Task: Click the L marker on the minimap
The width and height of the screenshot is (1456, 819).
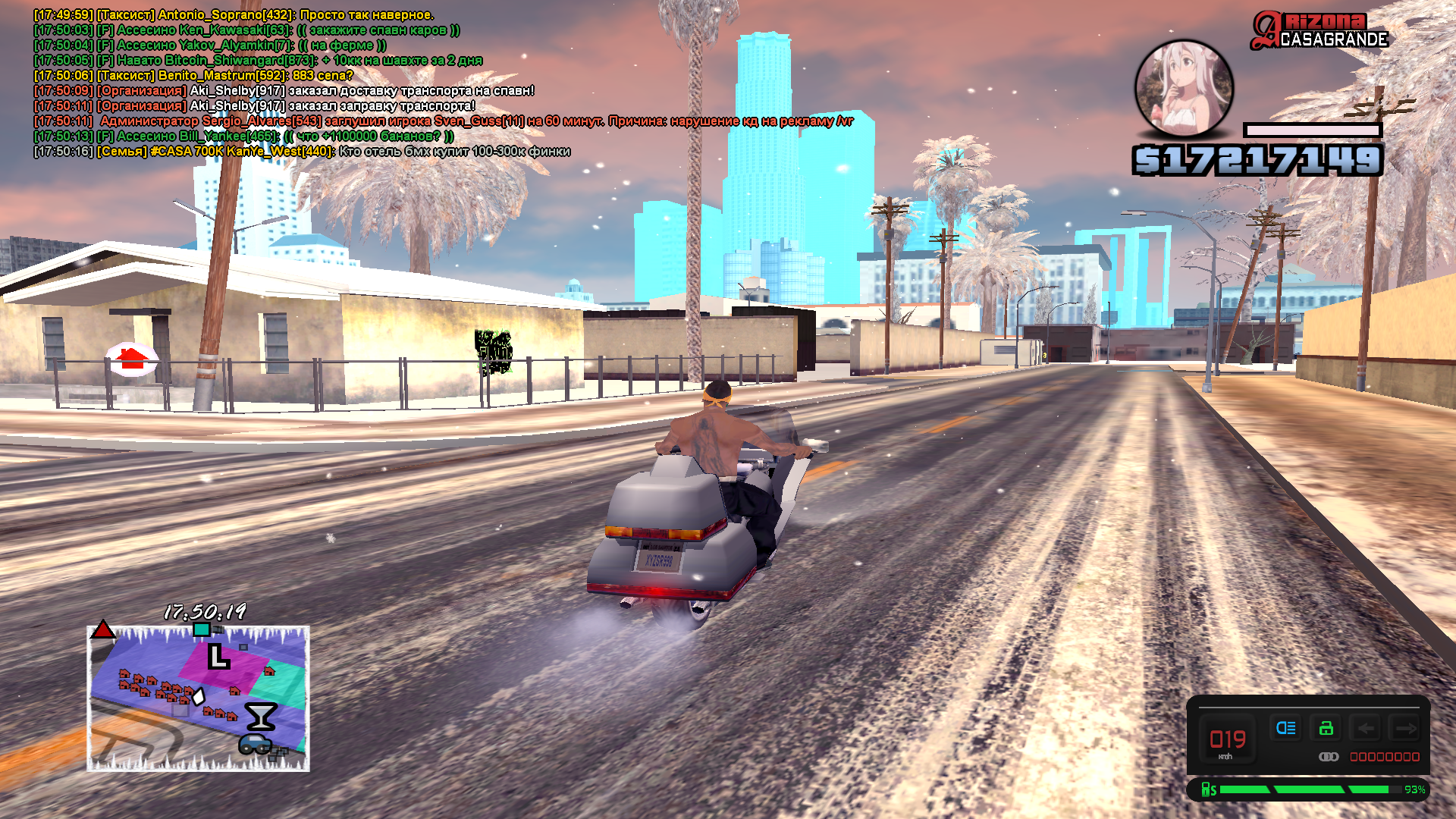Action: (218, 657)
